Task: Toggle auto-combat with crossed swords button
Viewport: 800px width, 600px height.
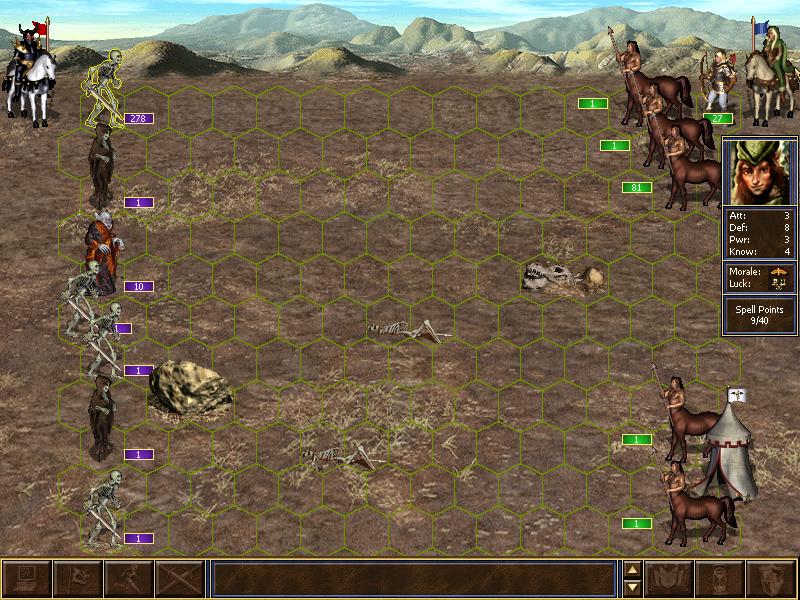Action: tap(180, 579)
